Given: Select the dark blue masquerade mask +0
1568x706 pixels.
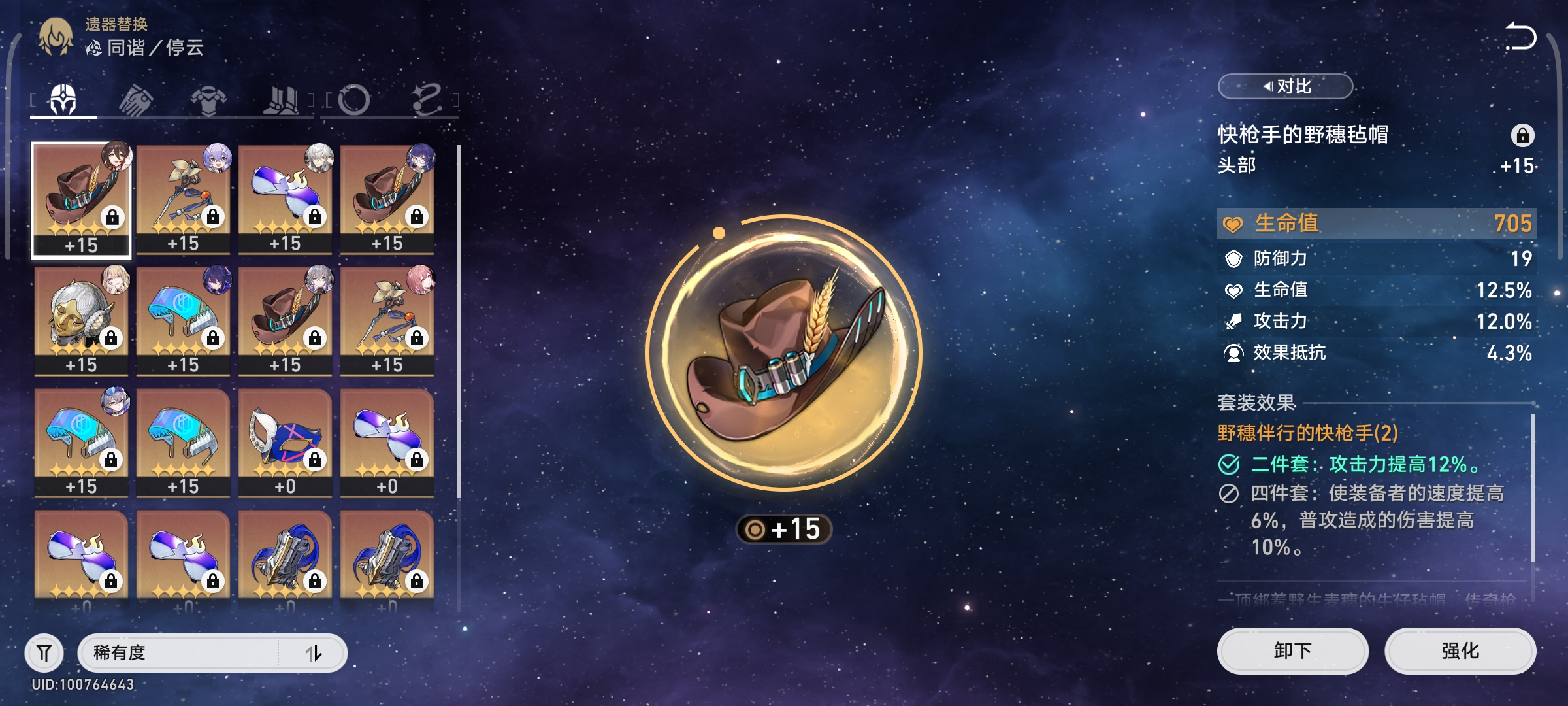Looking at the screenshot, I should click(285, 442).
